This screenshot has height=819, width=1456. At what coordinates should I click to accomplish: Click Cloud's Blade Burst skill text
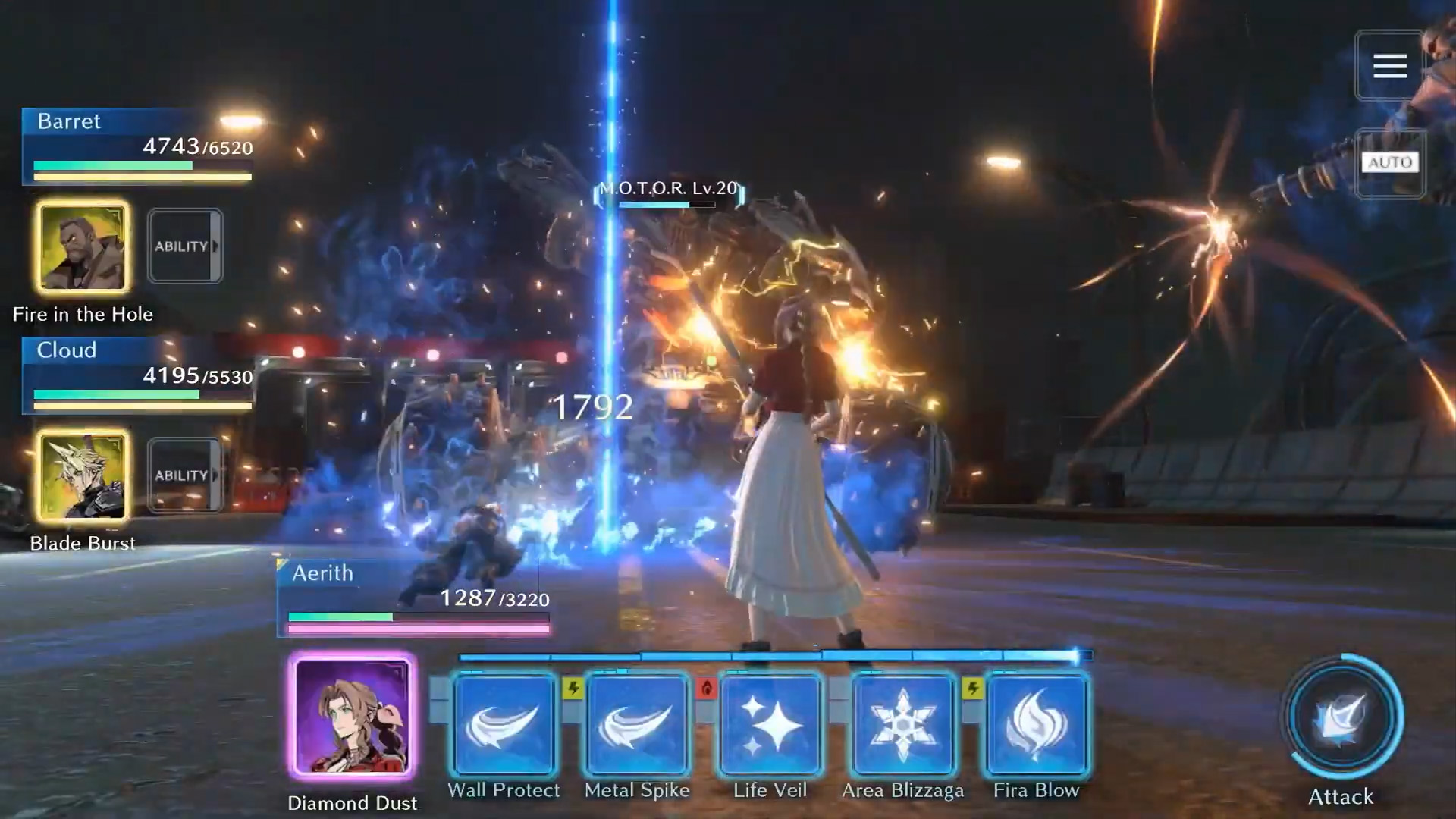coord(82,543)
